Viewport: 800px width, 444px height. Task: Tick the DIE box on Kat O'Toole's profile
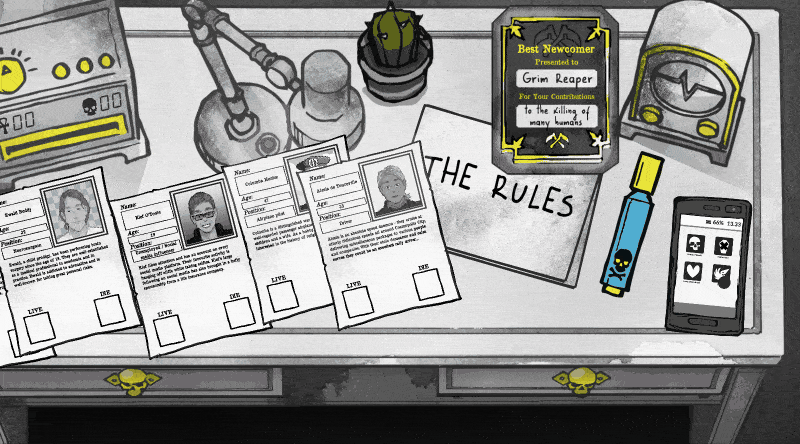point(239,314)
